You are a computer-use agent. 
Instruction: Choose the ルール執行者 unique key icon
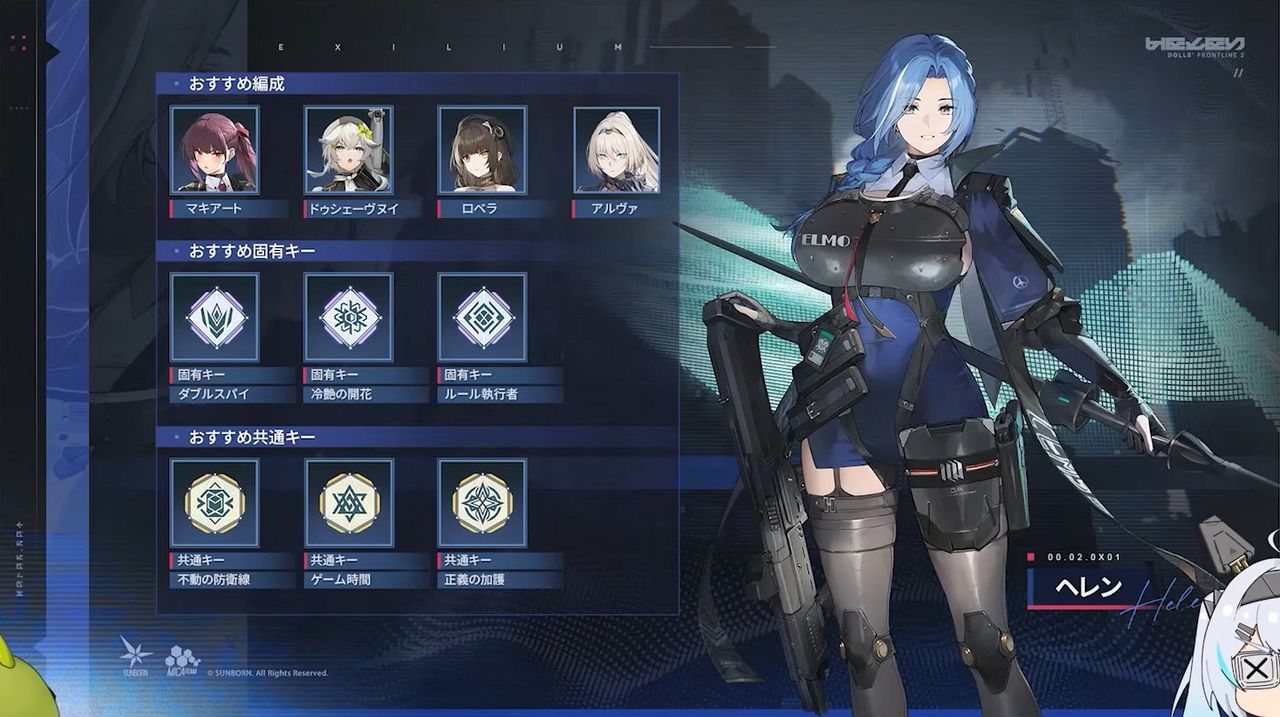click(482, 317)
